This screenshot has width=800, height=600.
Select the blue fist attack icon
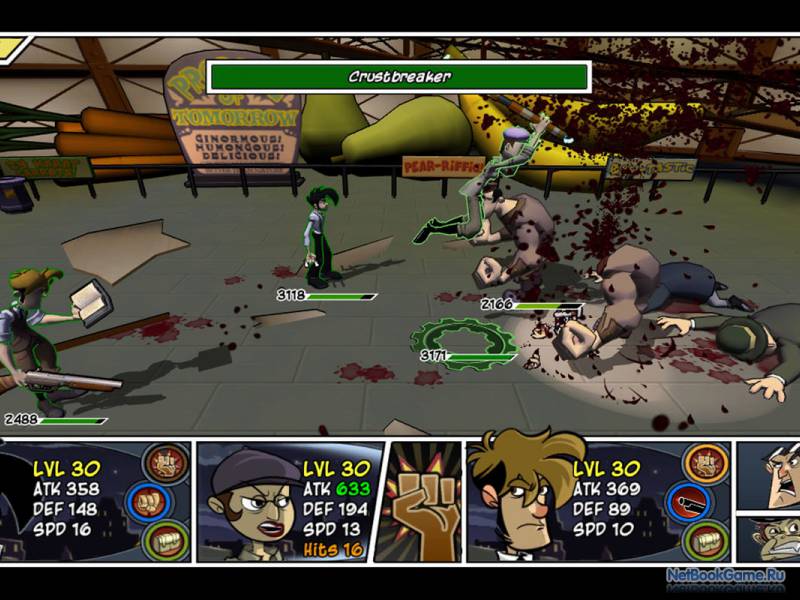point(166,501)
